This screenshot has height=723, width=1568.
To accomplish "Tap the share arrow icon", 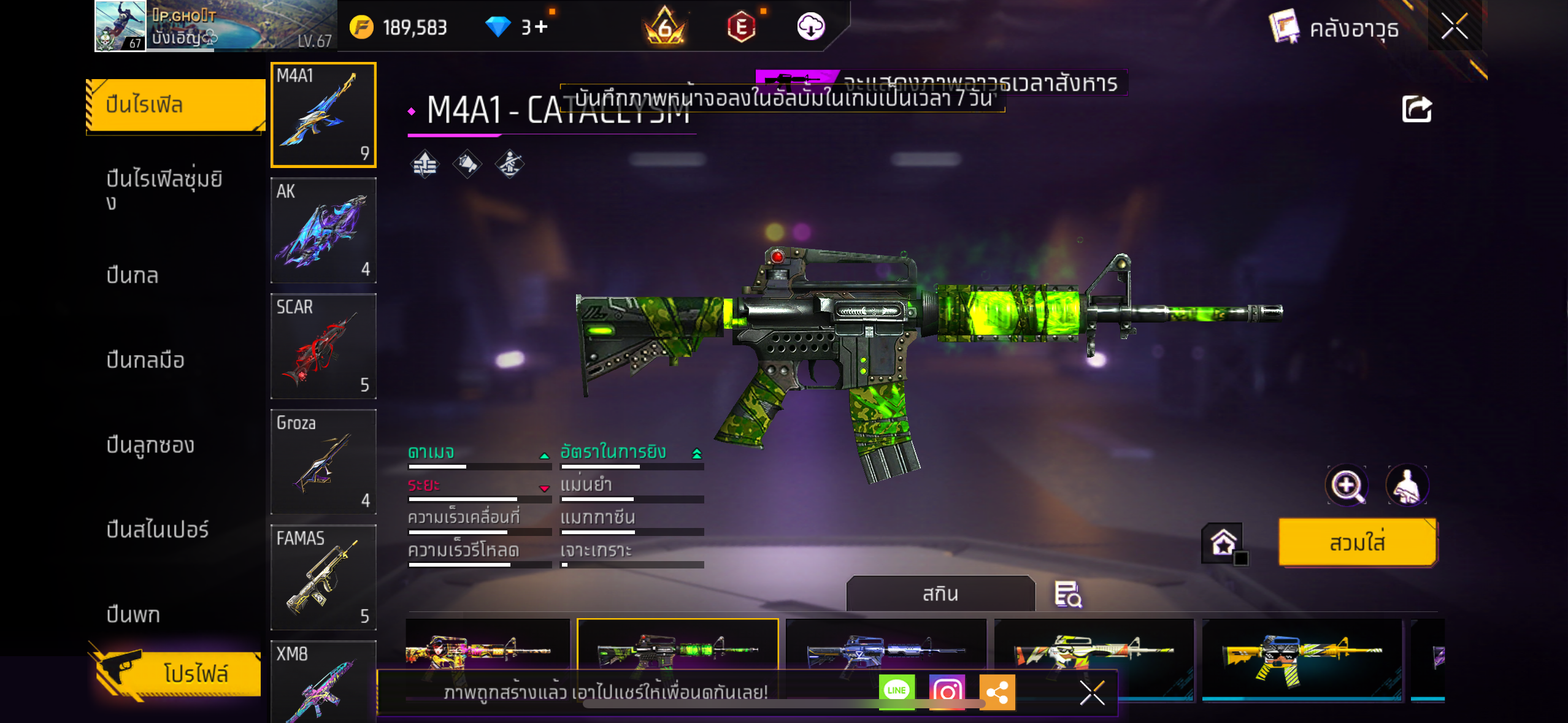I will [x=1416, y=110].
